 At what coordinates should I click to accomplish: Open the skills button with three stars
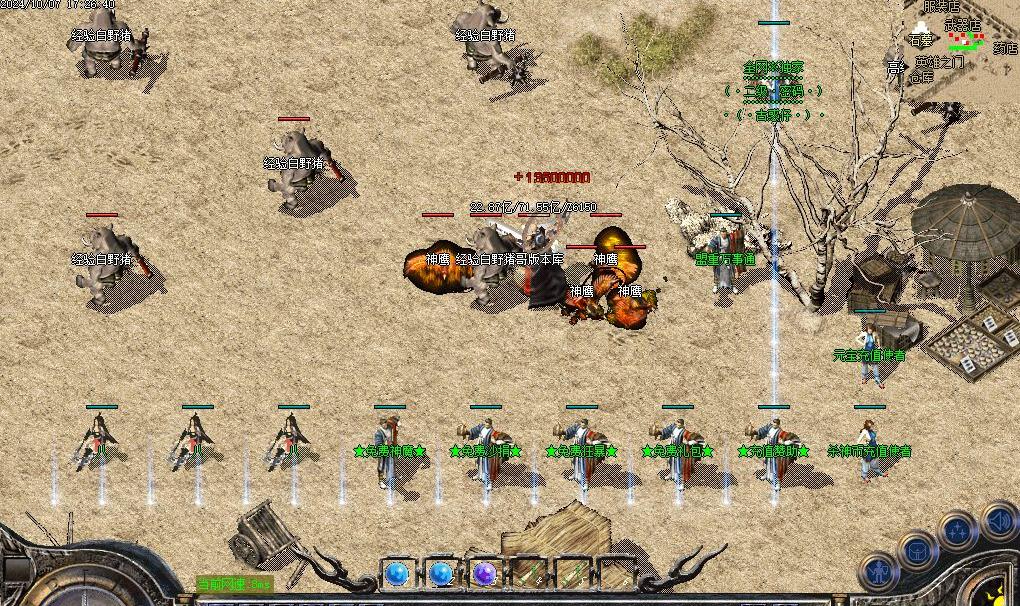click(958, 530)
